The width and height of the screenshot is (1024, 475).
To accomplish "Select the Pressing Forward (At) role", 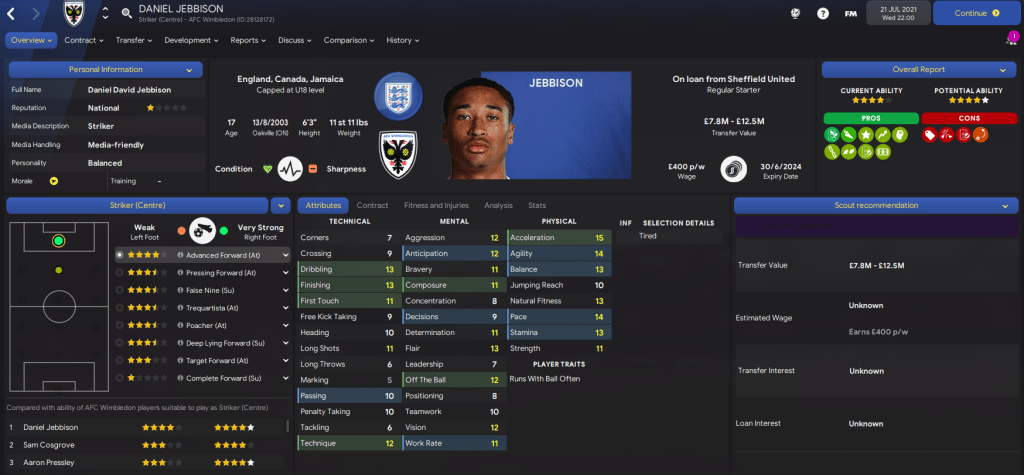I will click(x=212, y=272).
